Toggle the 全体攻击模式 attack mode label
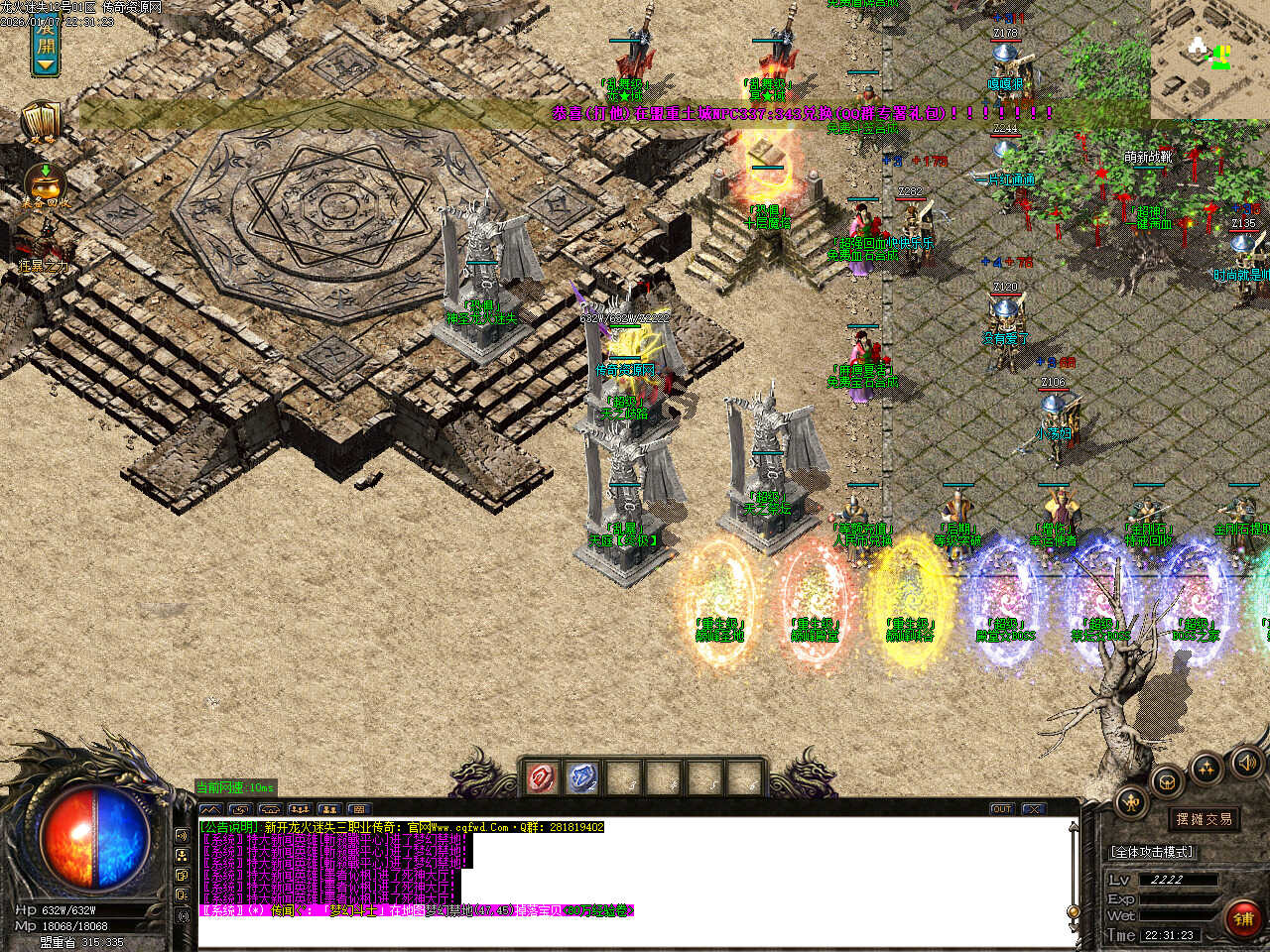 pos(1151,852)
